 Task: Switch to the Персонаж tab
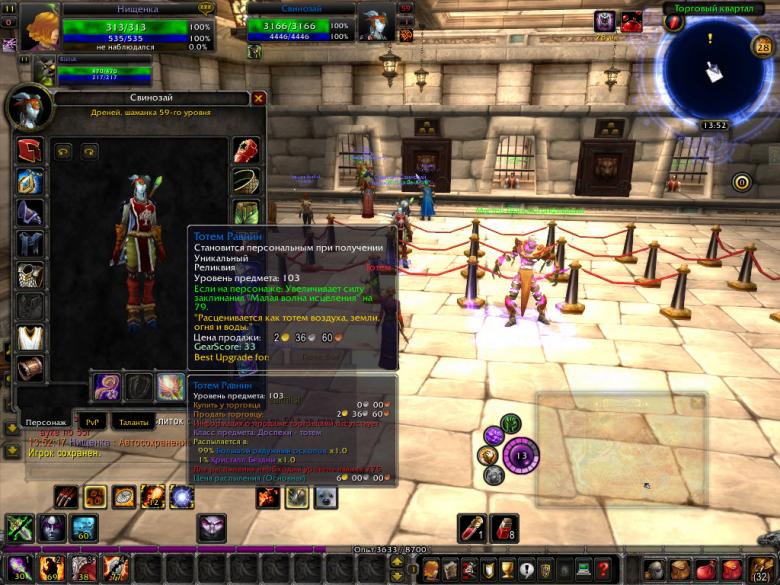point(46,422)
